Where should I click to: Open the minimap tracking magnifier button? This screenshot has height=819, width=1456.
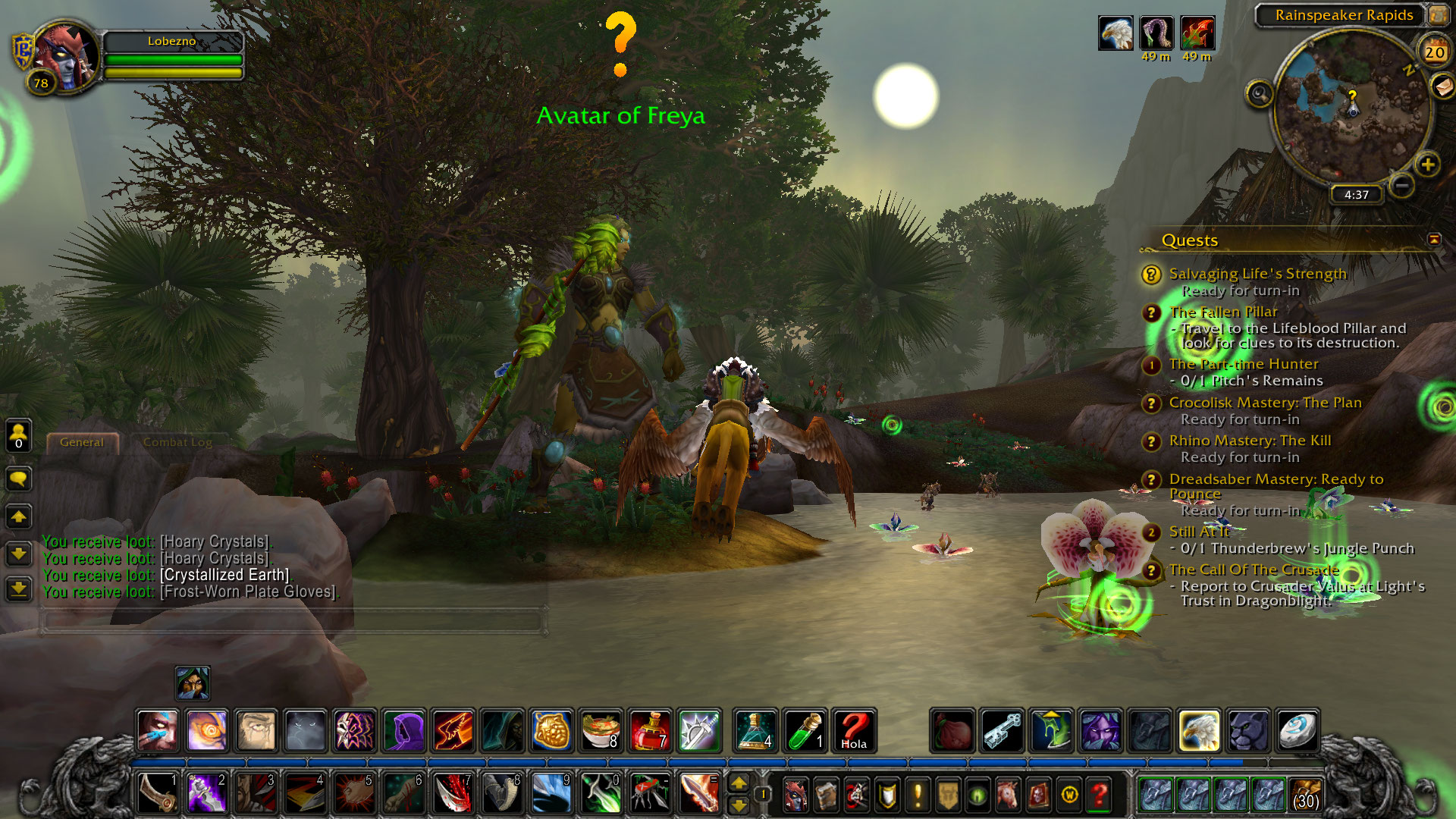(x=1259, y=94)
